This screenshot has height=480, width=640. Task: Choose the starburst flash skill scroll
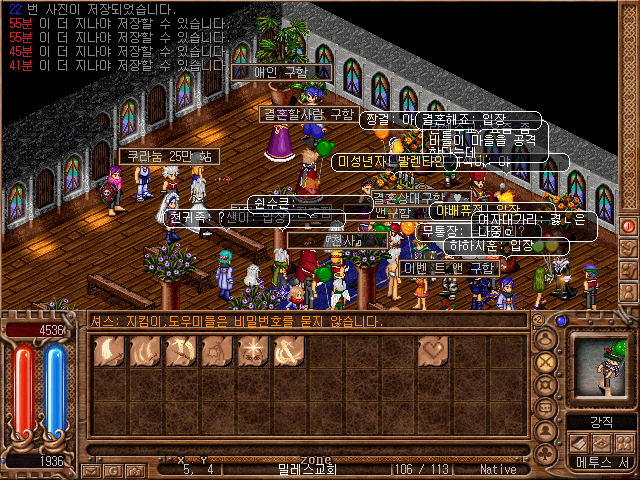coord(253,351)
